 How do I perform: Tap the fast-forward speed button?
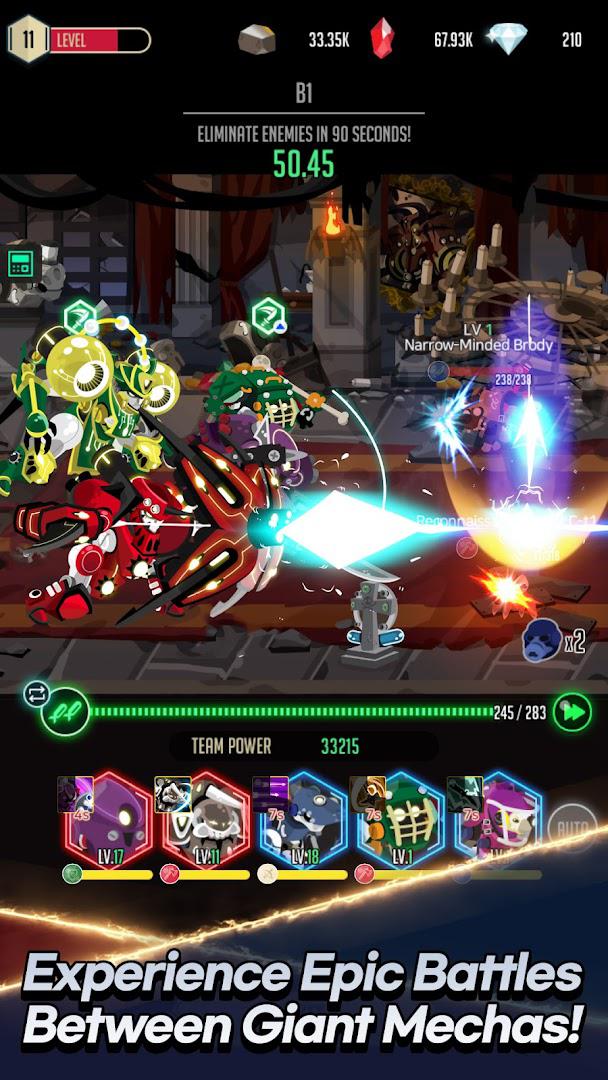point(573,712)
